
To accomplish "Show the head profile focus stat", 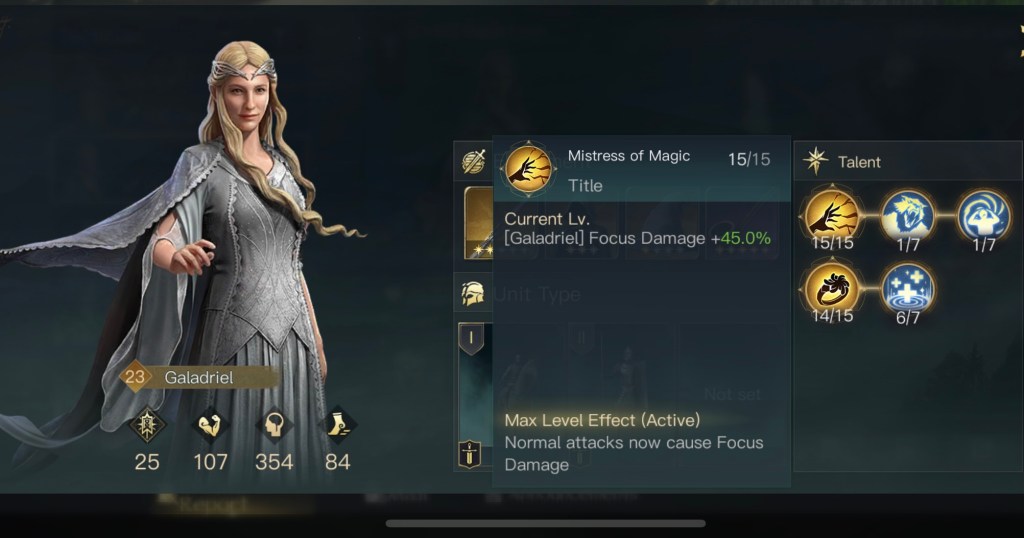I will [274, 426].
